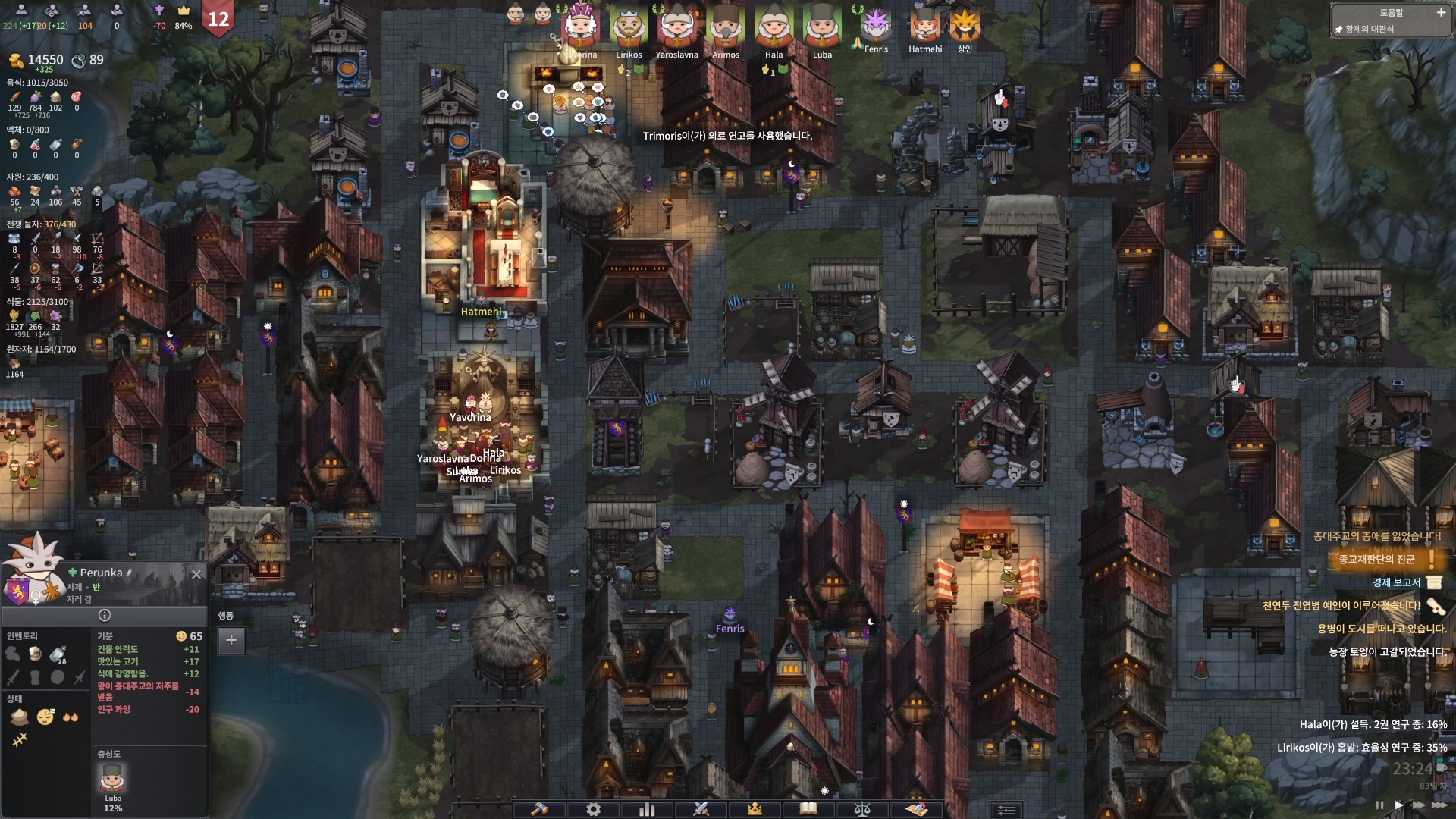Set game speed to fastest
This screenshot has height=819, width=1456.
pos(1439,805)
